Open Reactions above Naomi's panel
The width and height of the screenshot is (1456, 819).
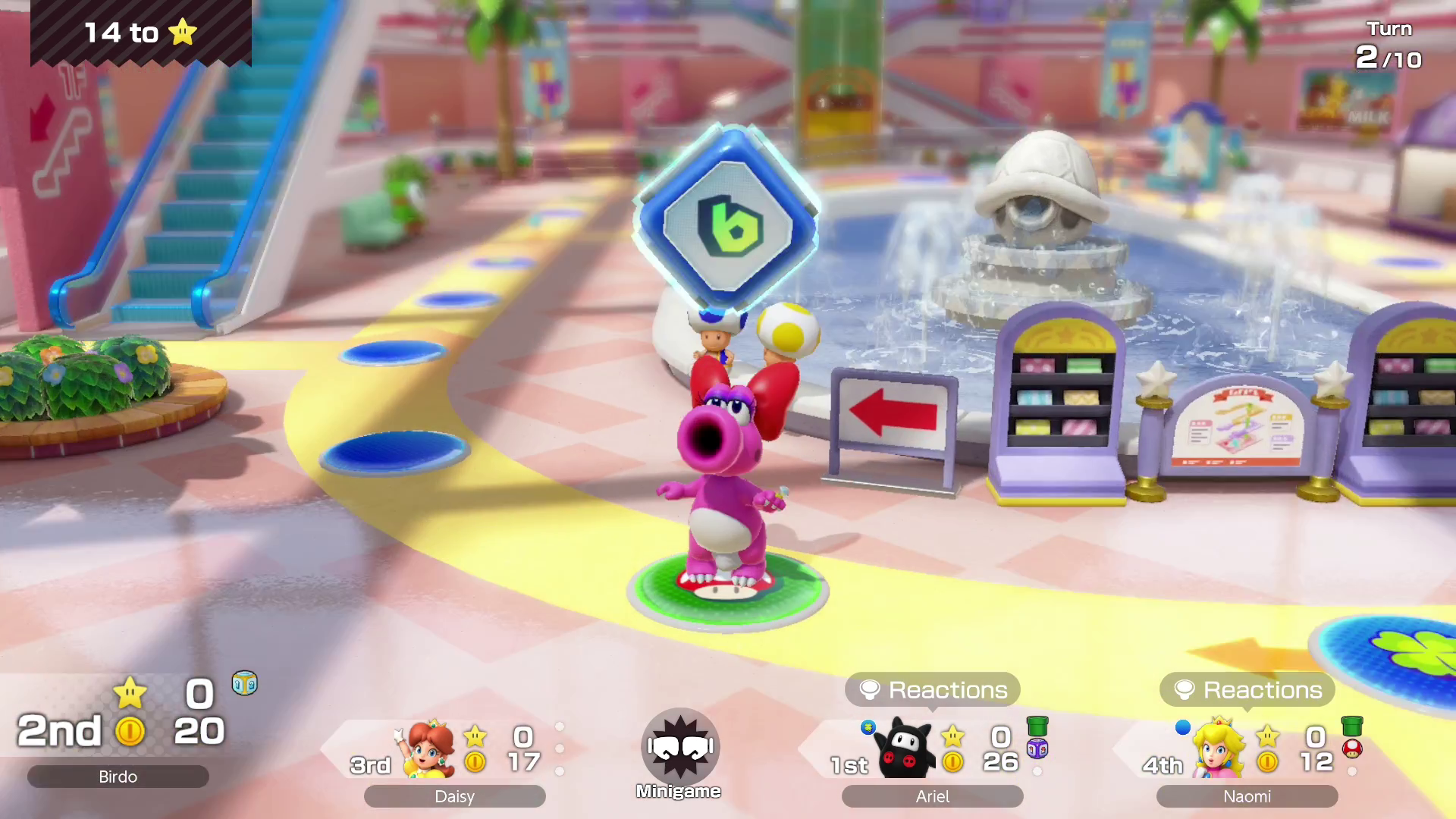coord(1247,689)
